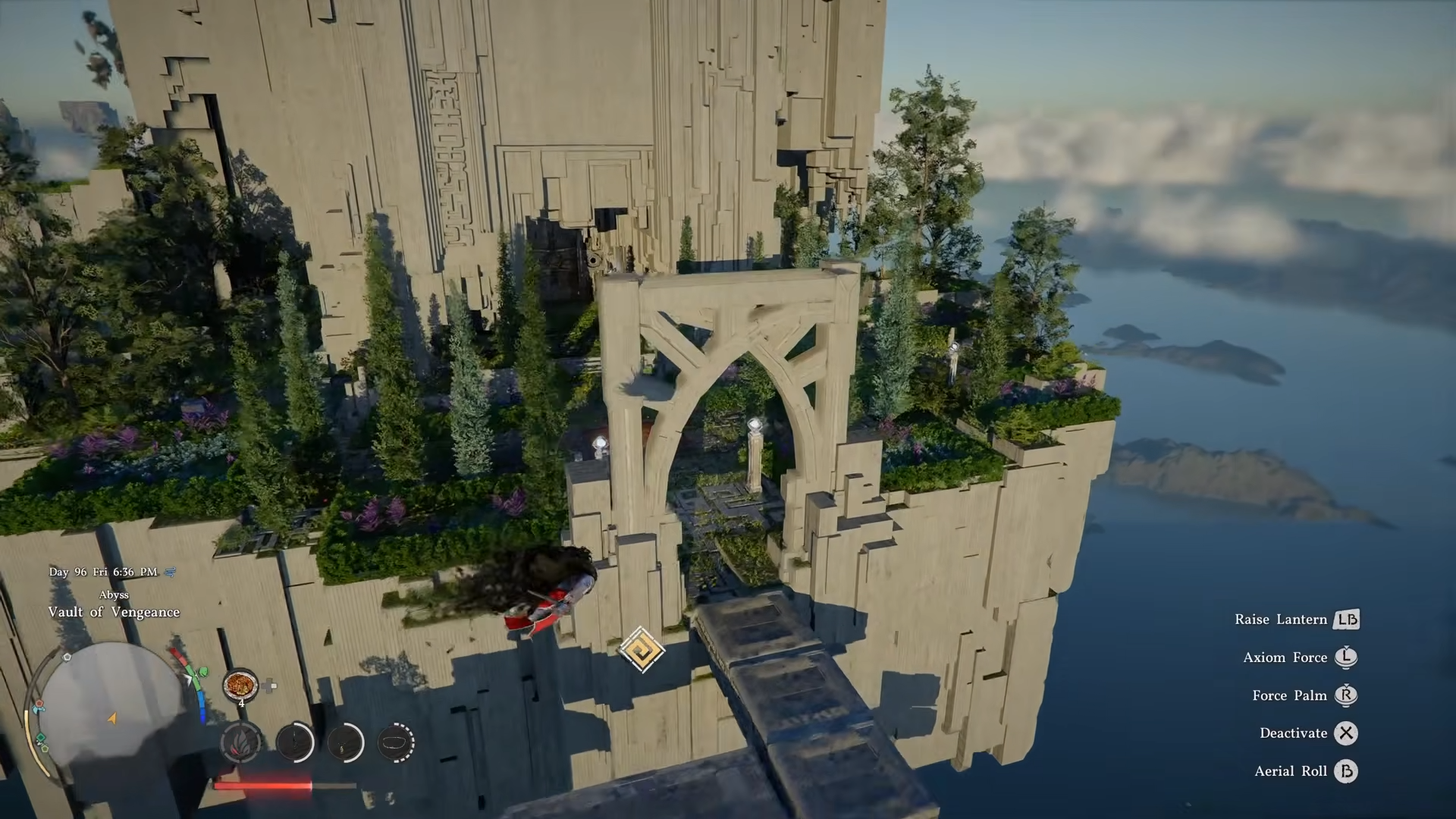
Task: Select the necklace equipment slot icon
Action: tap(345, 742)
